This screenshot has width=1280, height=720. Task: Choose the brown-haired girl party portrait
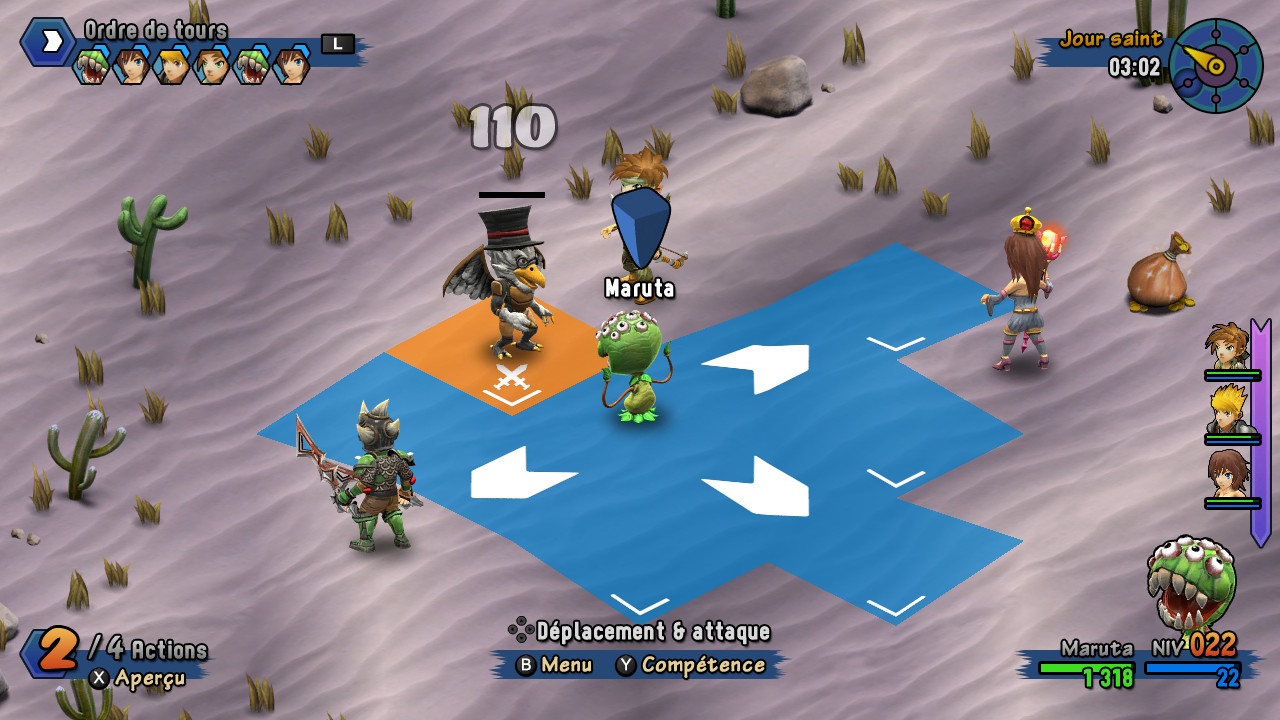1228,474
